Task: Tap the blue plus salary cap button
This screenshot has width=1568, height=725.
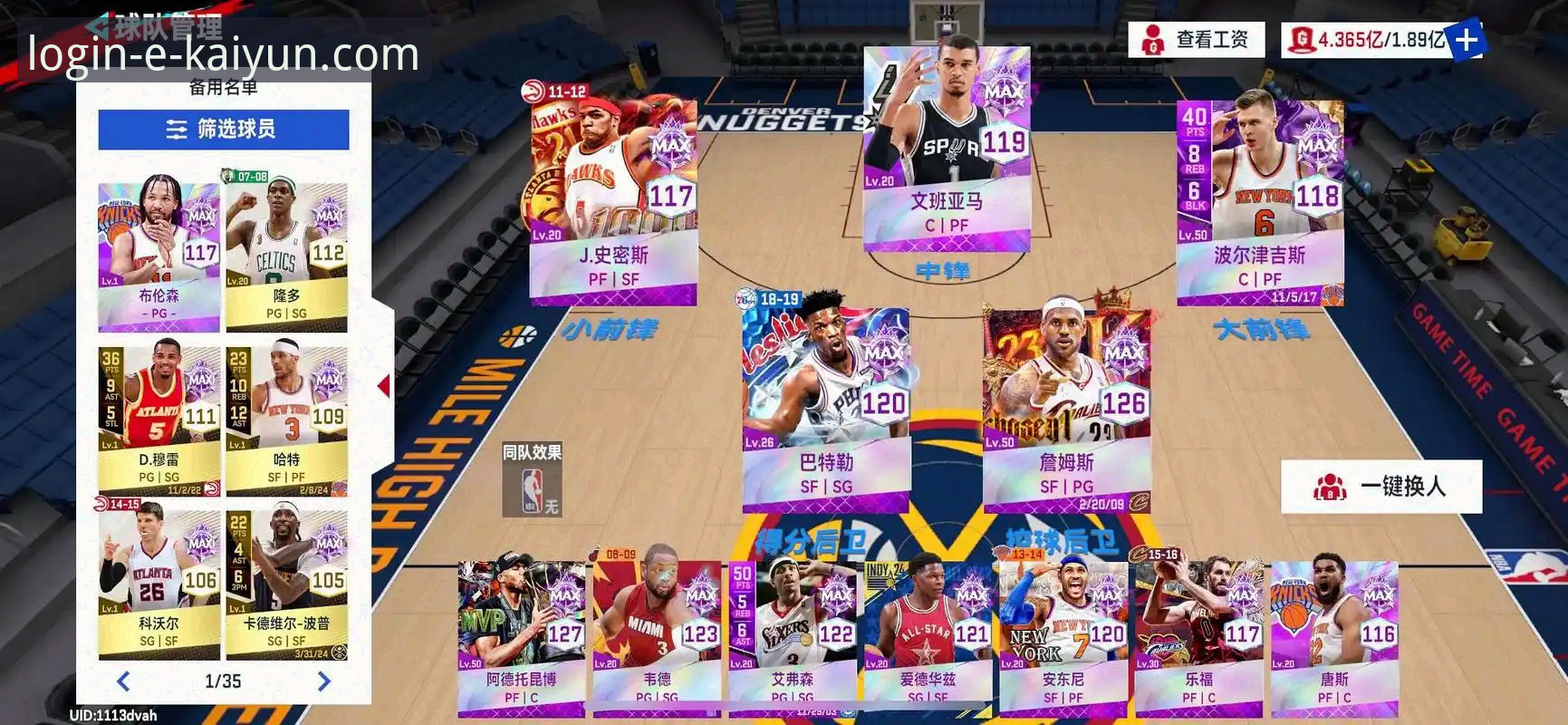Action: click(1467, 40)
